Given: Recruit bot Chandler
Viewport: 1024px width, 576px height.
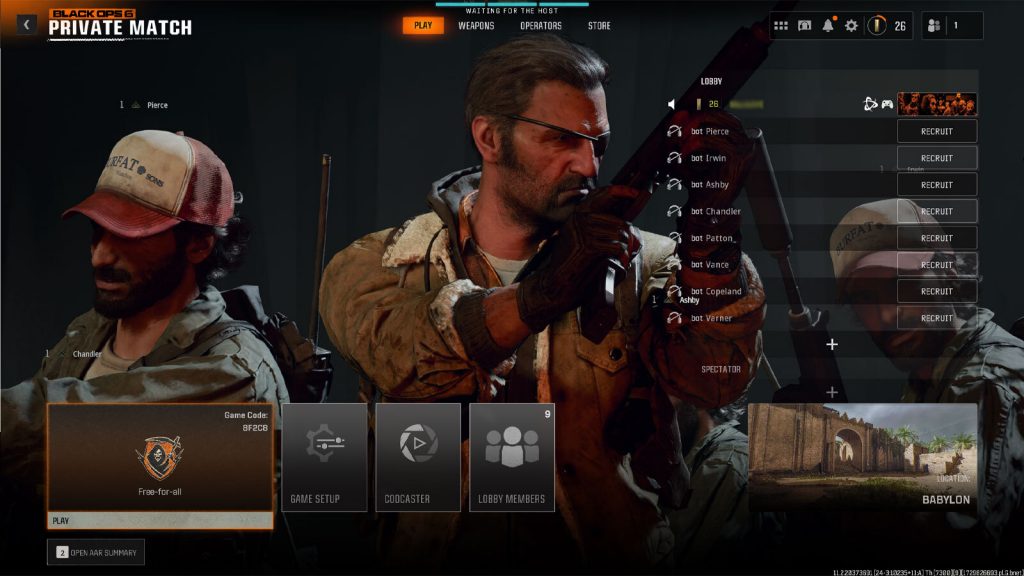Looking at the screenshot, I should click(x=936, y=211).
